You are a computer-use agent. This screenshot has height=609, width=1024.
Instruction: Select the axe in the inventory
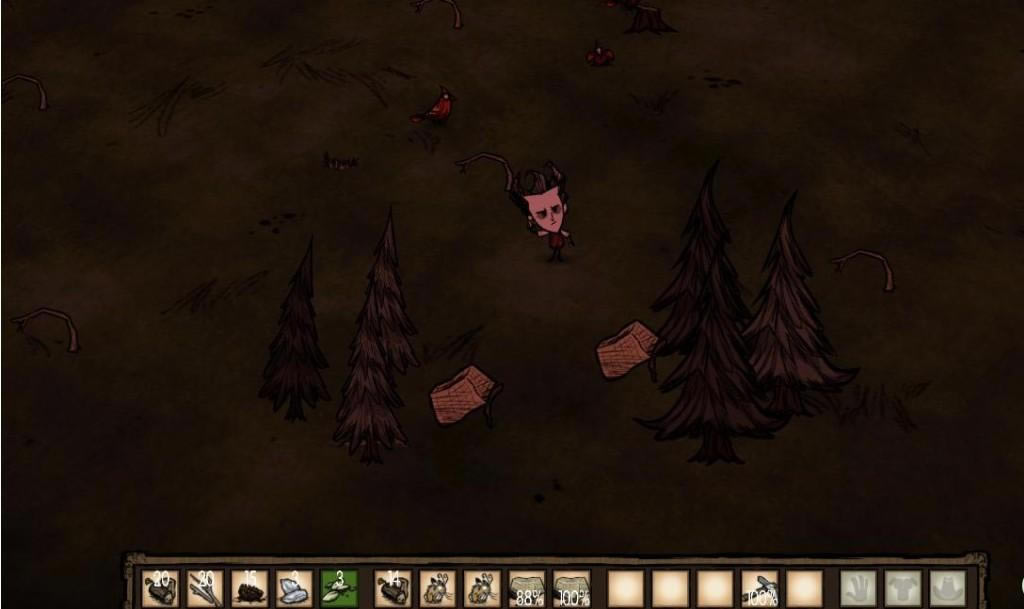pos(760,588)
